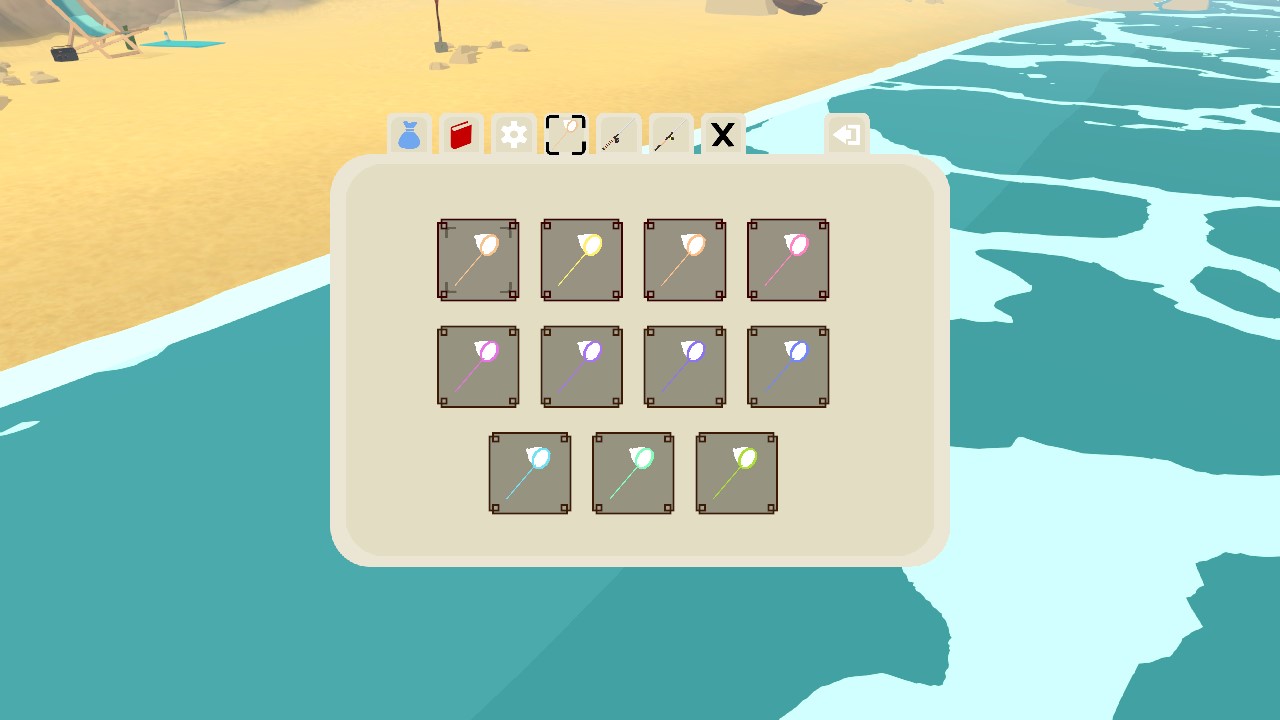Choose the teal net in the bottom row
1280x720 pixels.
633,473
